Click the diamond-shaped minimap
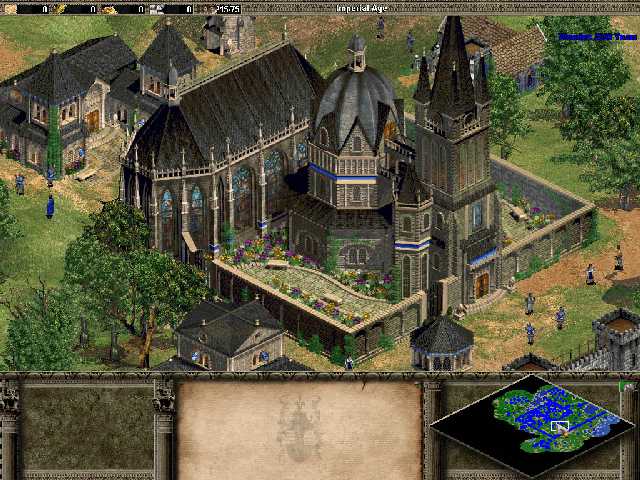The width and height of the screenshot is (640, 480). coord(529,424)
